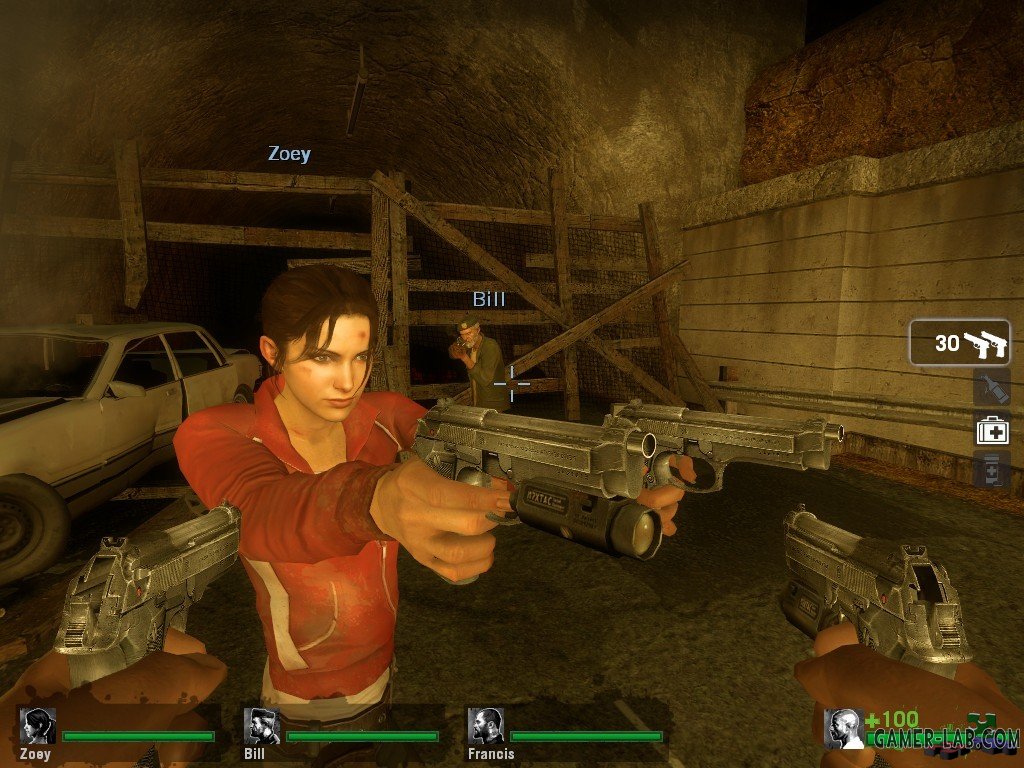
Task: Click Bill's teammate portrait
Action: [x=262, y=726]
